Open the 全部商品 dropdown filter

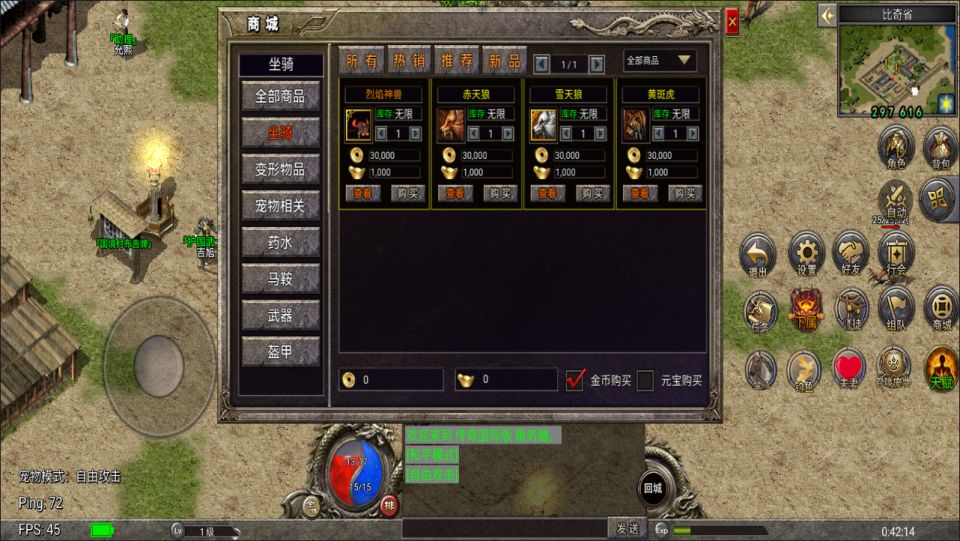tap(660, 61)
